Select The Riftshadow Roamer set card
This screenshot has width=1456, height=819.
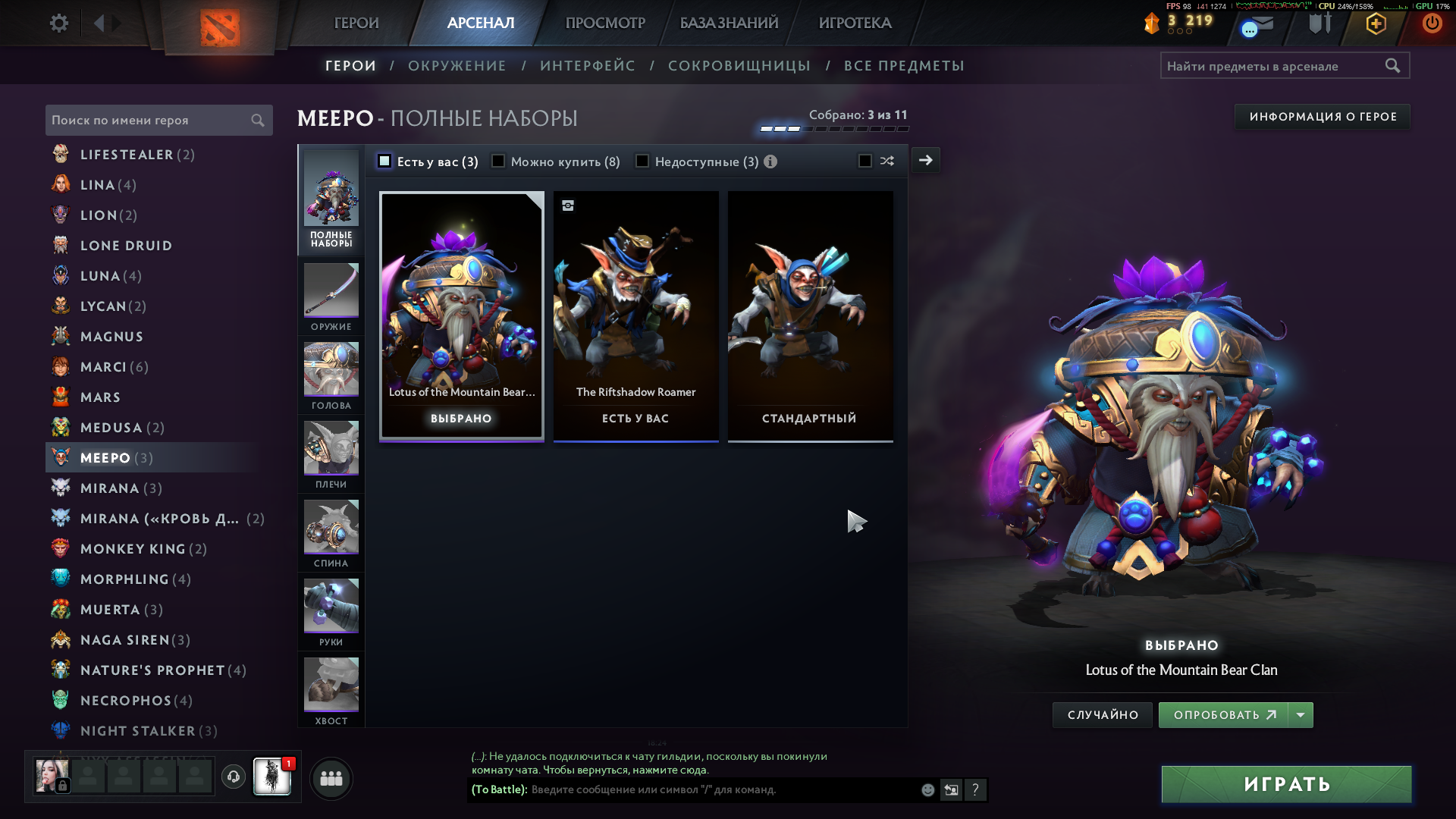(635, 315)
